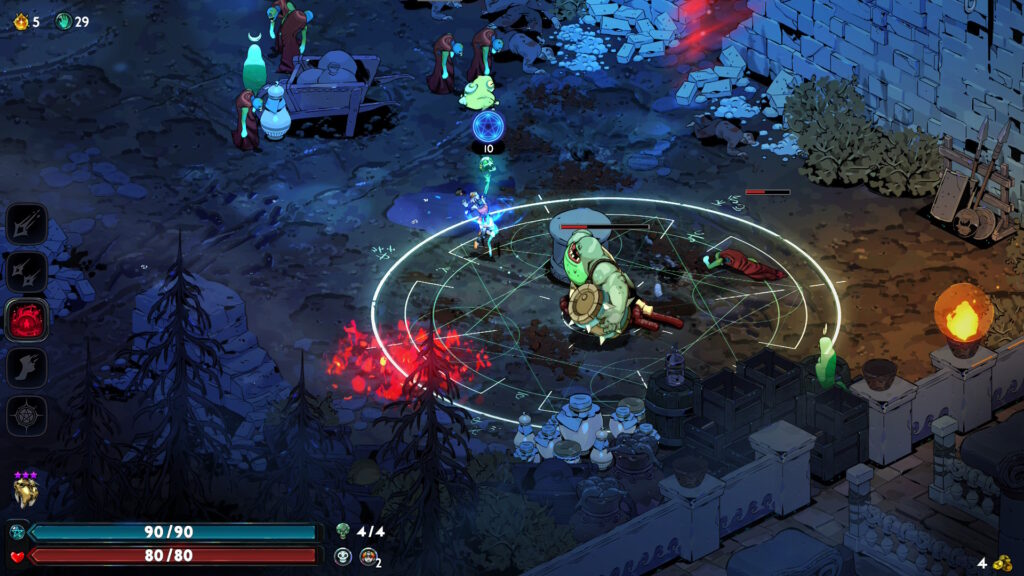The height and width of the screenshot is (576, 1024).
Task: Click the gold coins currency icon
Action: click(1002, 562)
